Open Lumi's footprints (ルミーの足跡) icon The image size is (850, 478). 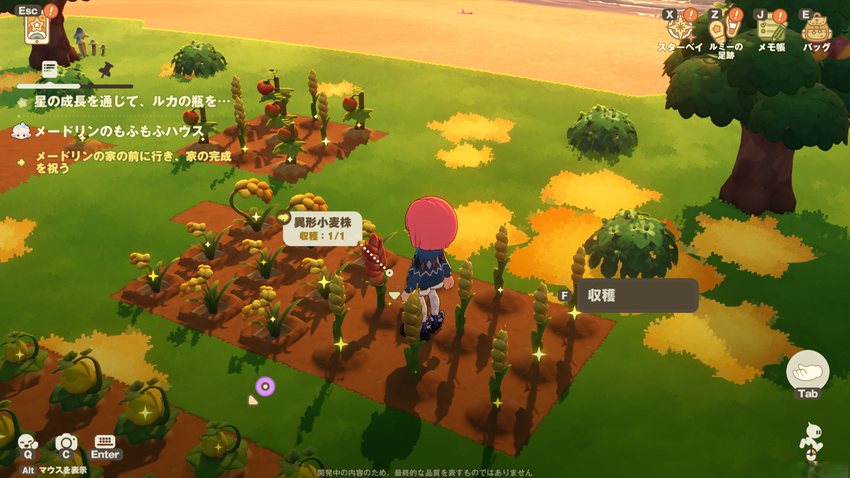[725, 27]
